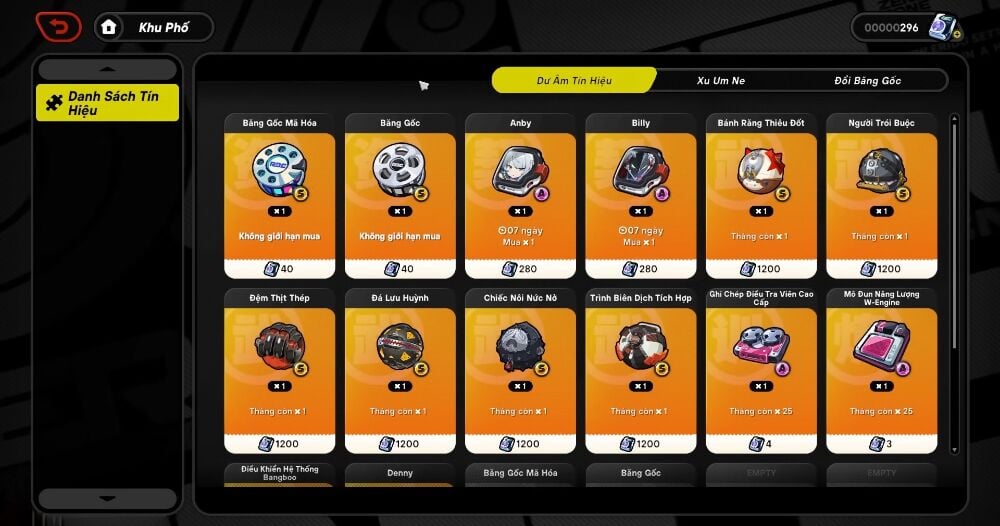Select Danh Sách Tín Hiệu category
Screen dimensions: 1000x526
(108, 103)
